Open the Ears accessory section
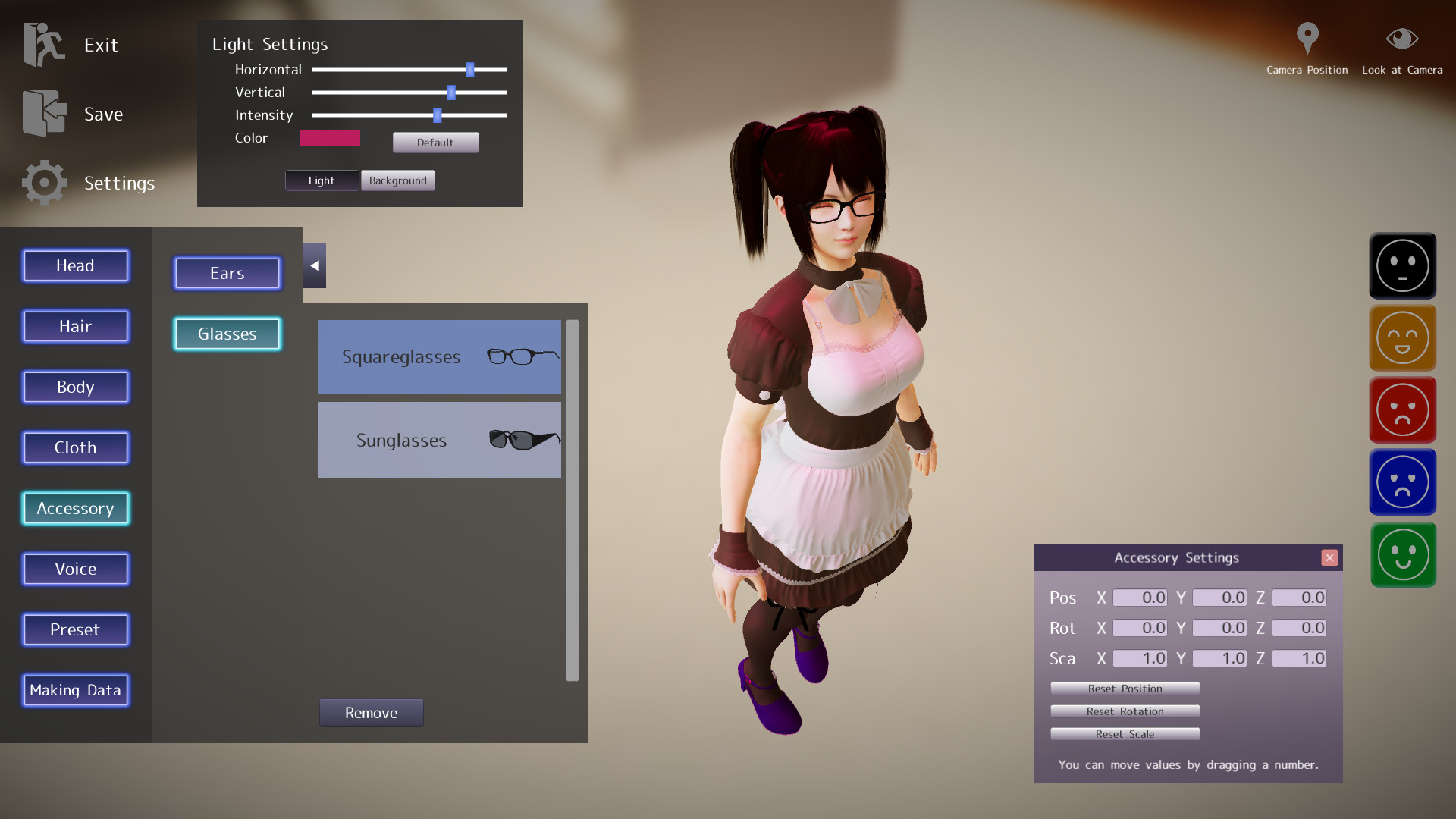1456x819 pixels. 227,273
